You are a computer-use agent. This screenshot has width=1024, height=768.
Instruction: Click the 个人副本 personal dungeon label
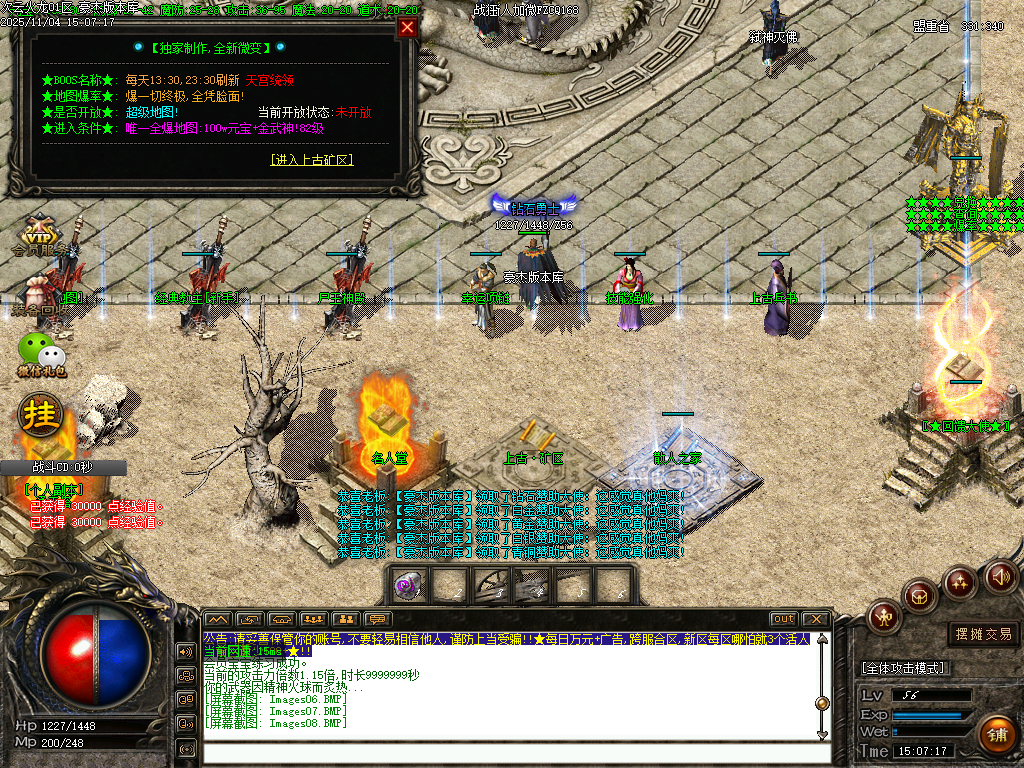pyautogui.click(x=53, y=490)
